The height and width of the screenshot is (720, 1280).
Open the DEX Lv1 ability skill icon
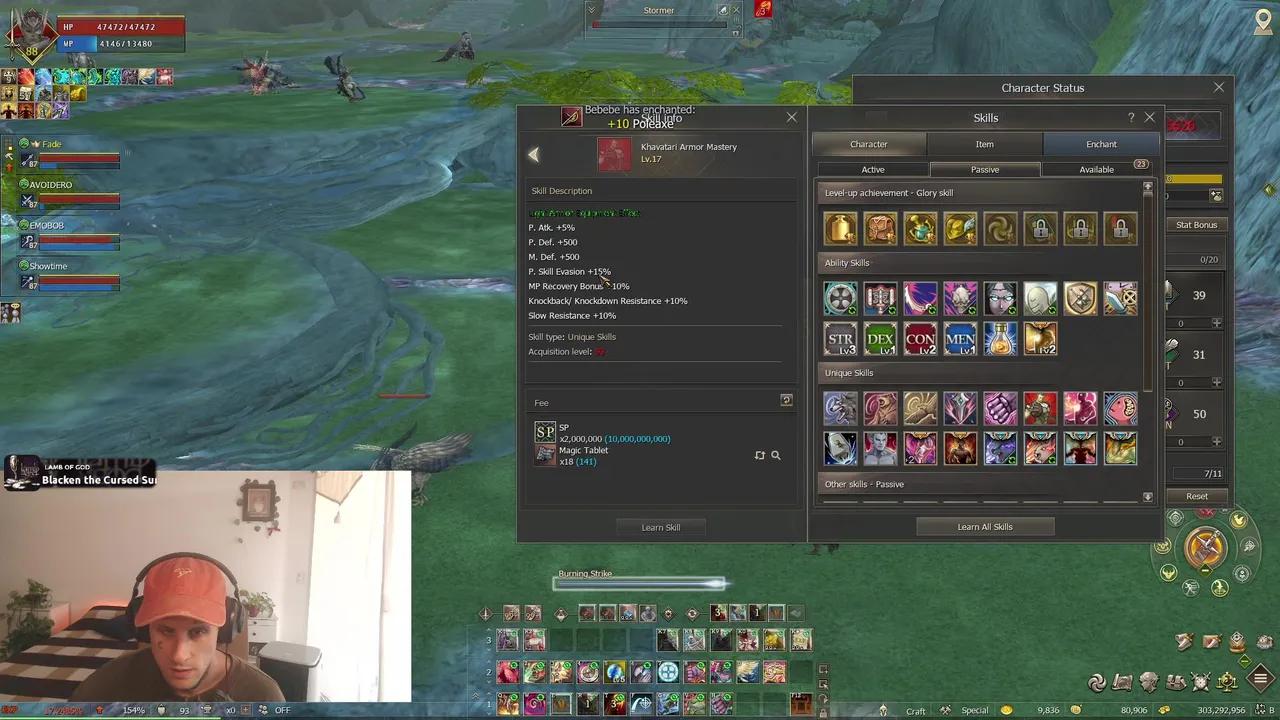click(x=880, y=339)
